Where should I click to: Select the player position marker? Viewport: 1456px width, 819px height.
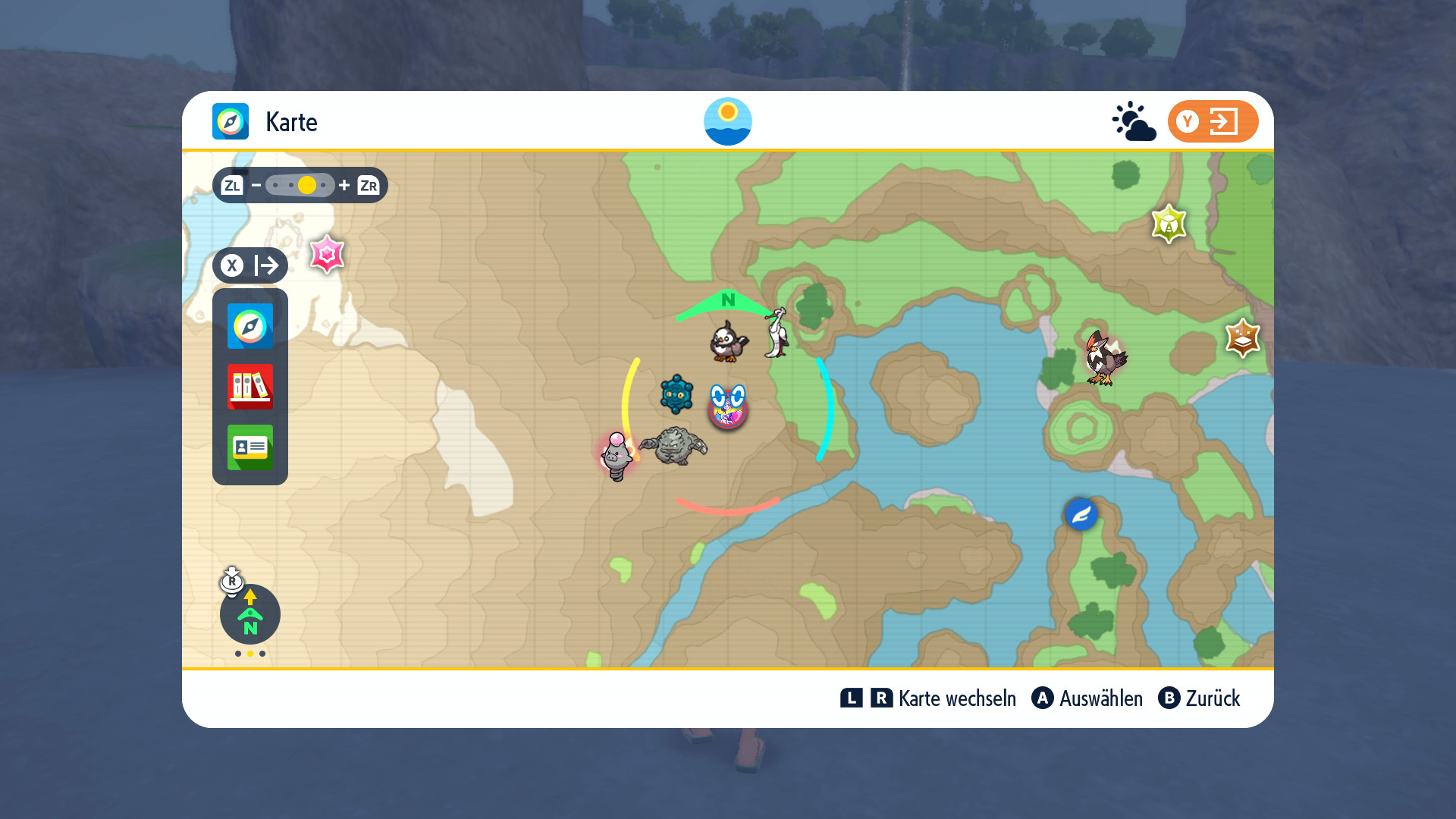728,406
